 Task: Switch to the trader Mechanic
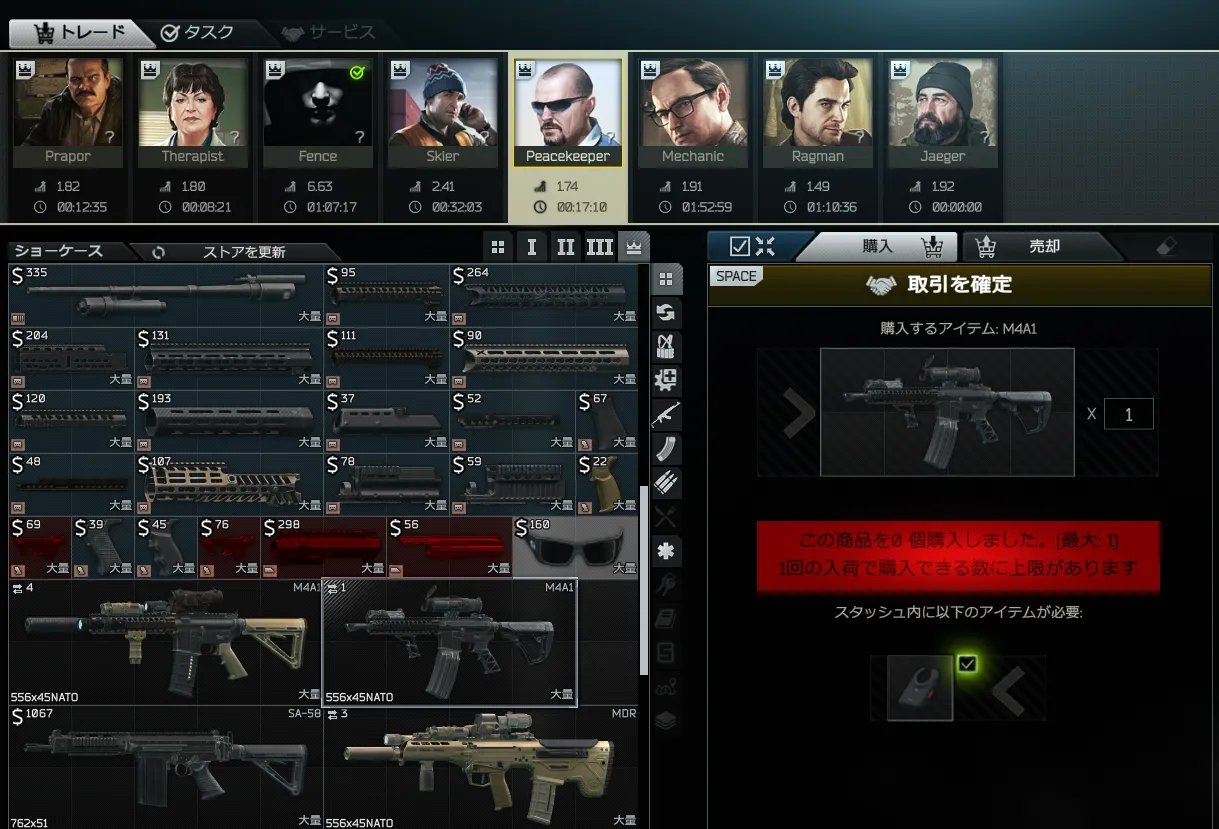pyautogui.click(x=692, y=111)
